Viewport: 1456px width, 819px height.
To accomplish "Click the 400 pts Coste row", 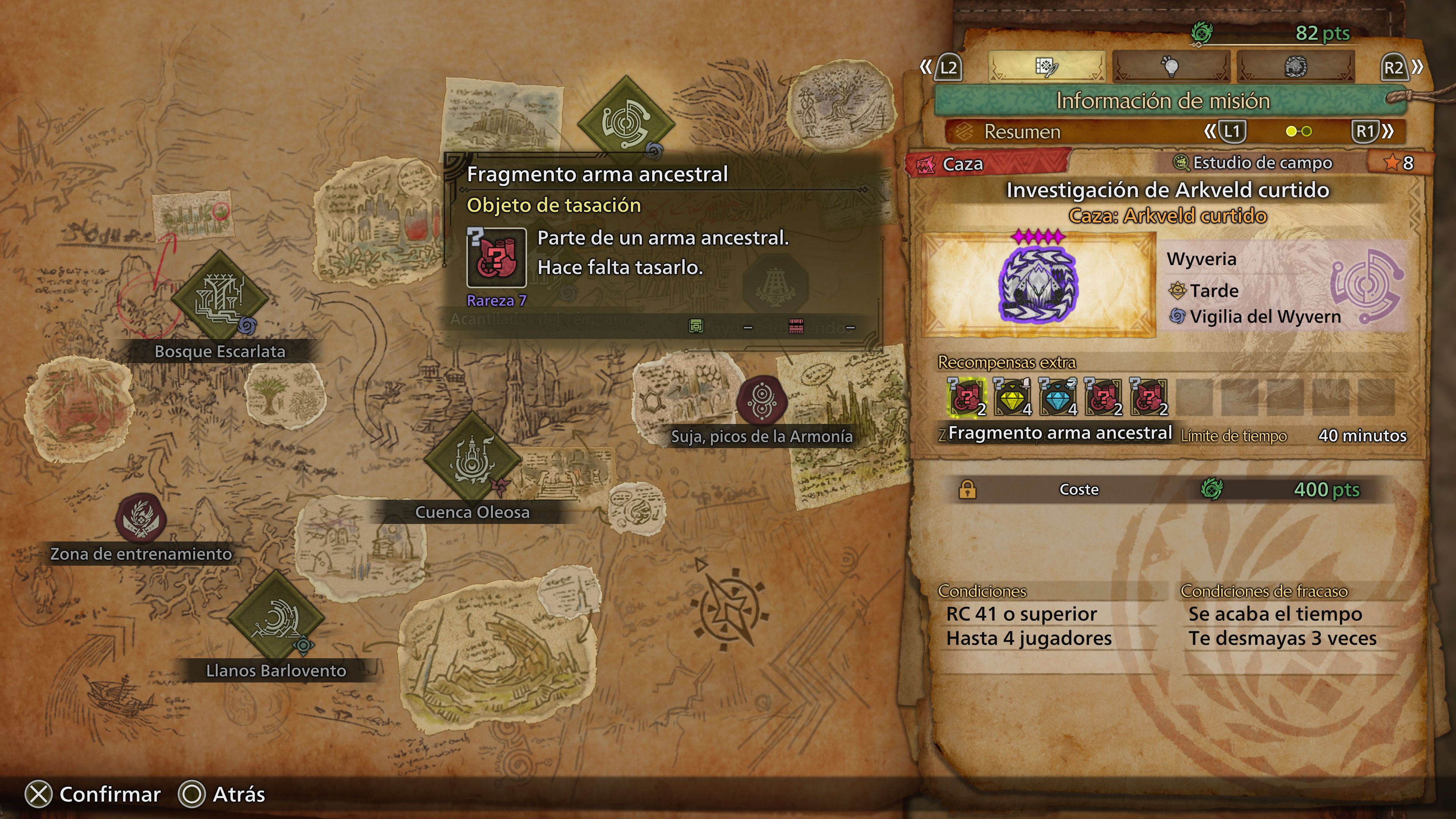I will pyautogui.click(x=1164, y=490).
